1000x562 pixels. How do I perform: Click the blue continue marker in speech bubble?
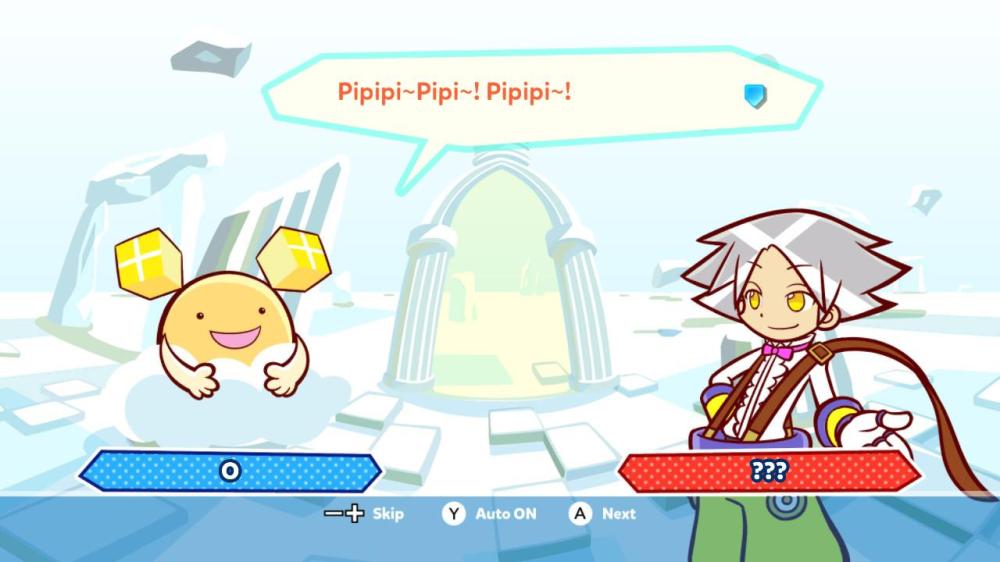click(755, 95)
